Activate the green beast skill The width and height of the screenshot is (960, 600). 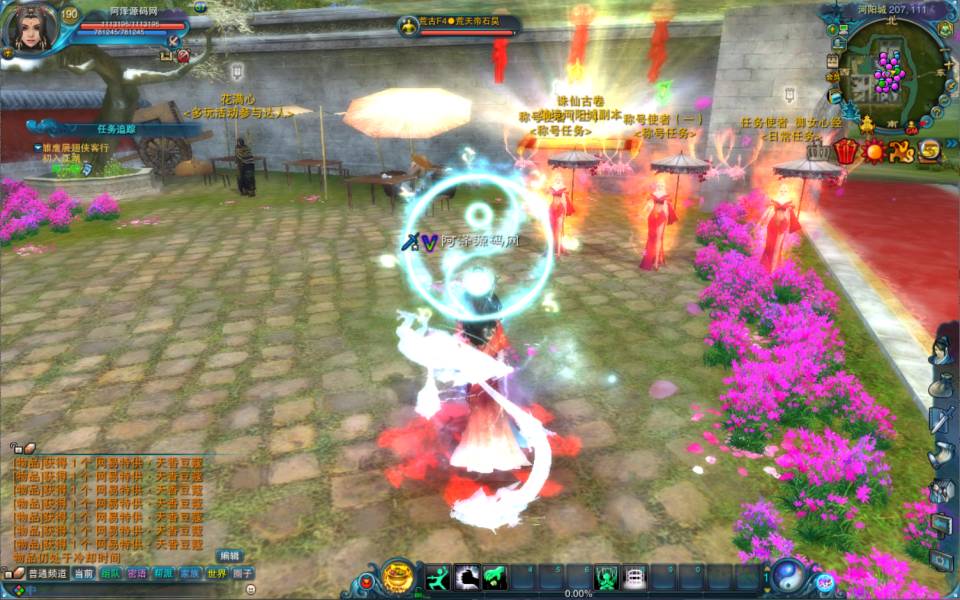(494, 577)
